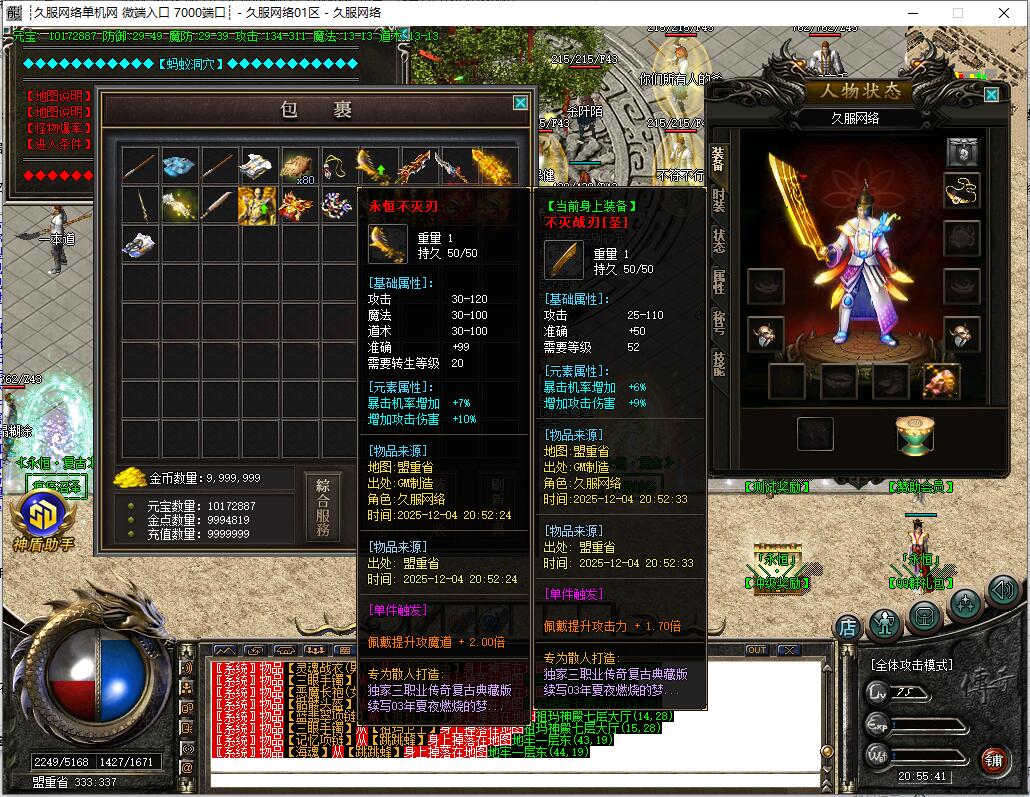The height and width of the screenshot is (797, 1030).
Task: Open the 店 shop round button
Action: [x=848, y=628]
